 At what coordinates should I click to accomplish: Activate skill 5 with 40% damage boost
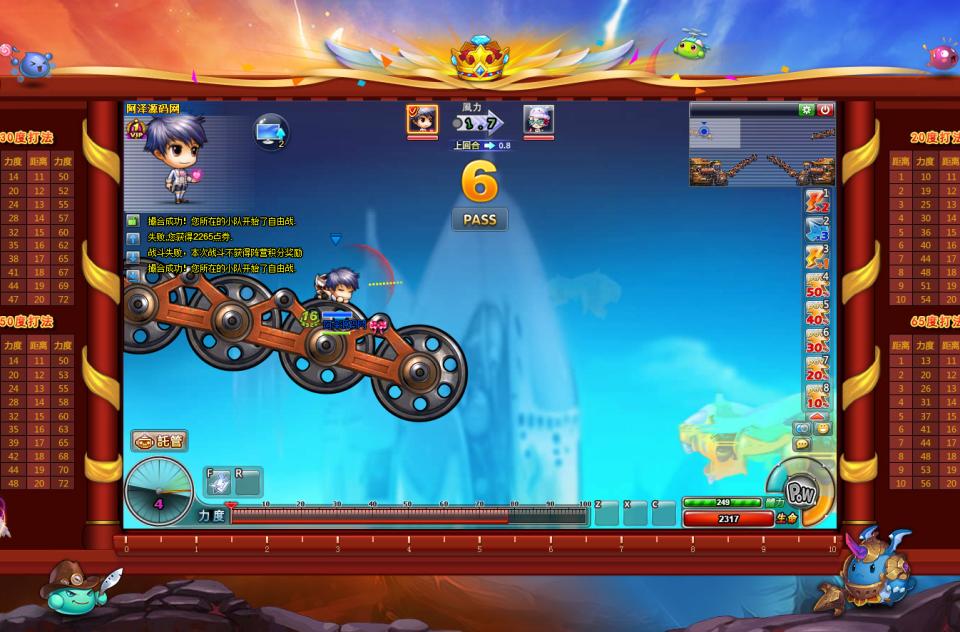coord(817,313)
